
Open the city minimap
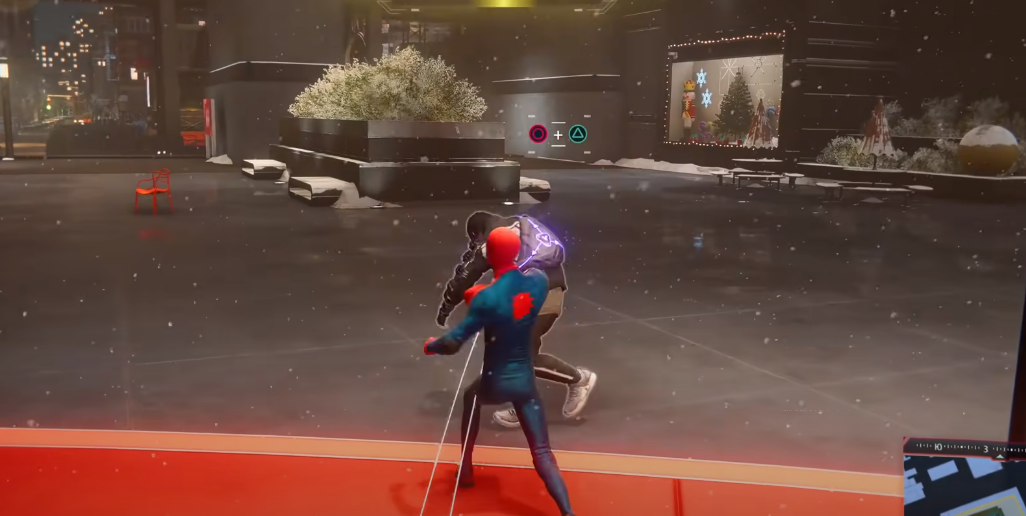click(964, 487)
